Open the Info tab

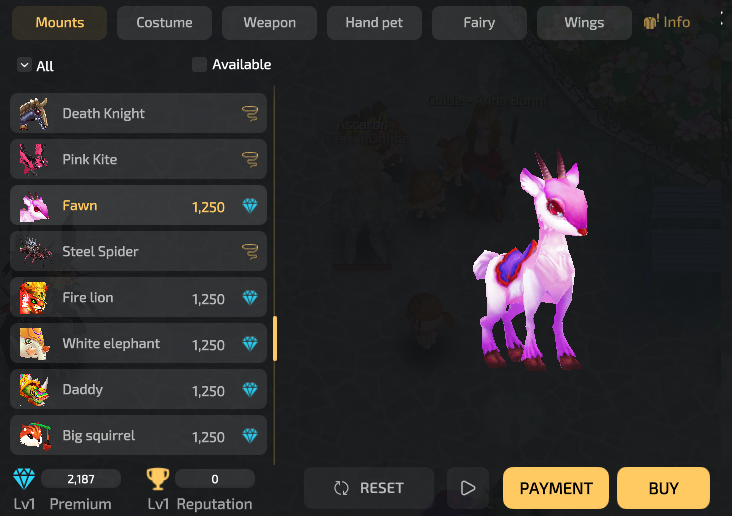point(667,22)
